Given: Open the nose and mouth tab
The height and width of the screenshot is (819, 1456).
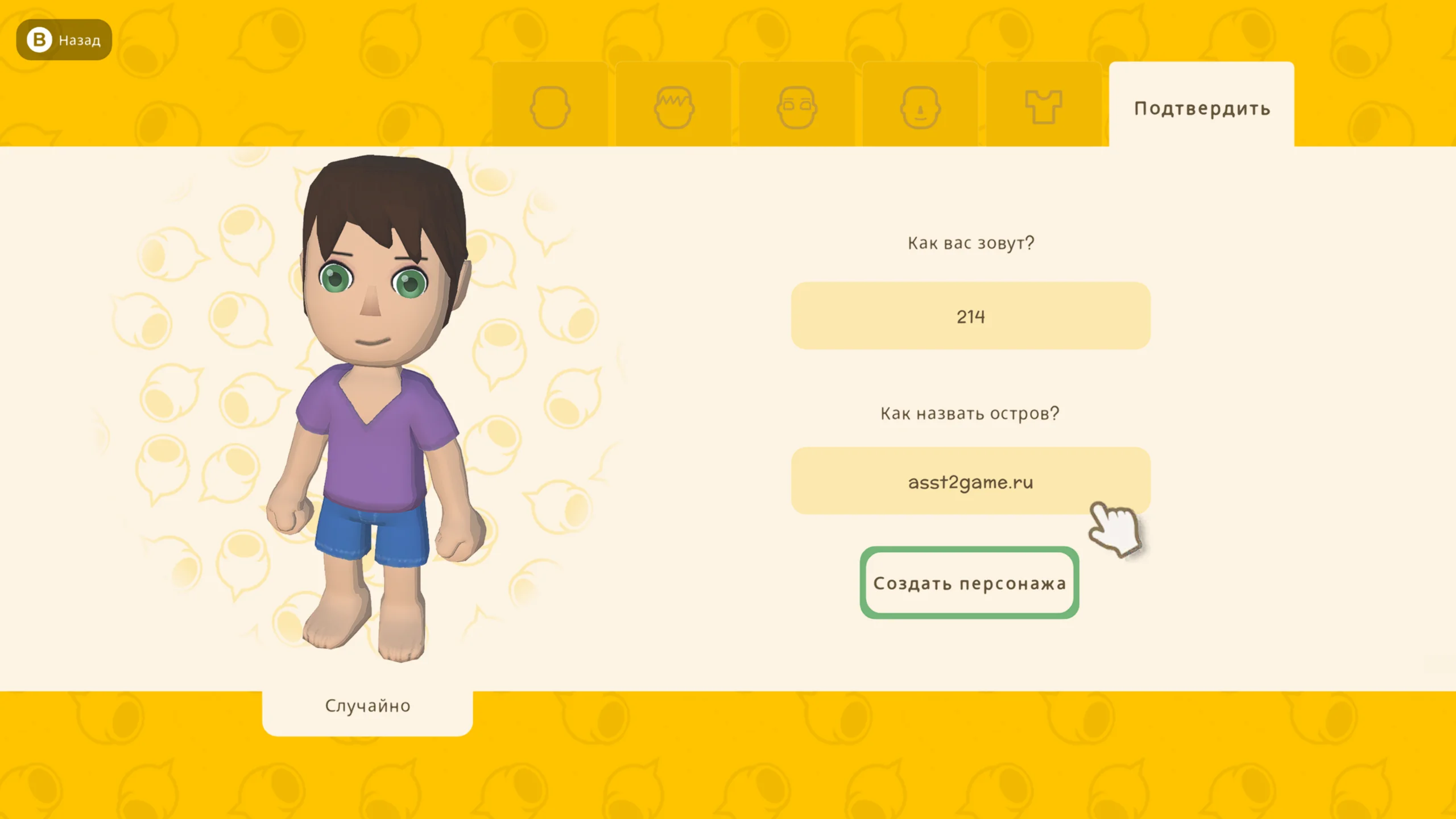Looking at the screenshot, I should [920, 106].
